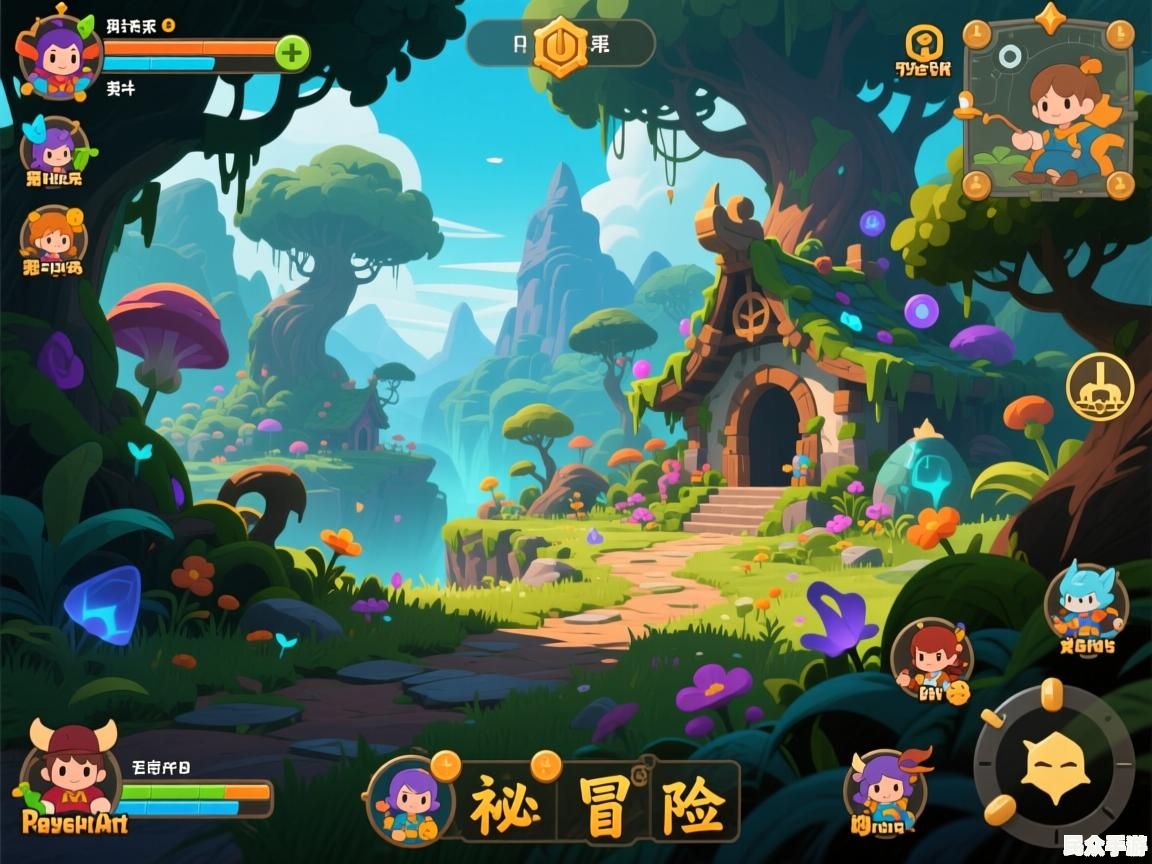Tap the green plus button beside health bar
This screenshot has height=864, width=1152.
pos(291,53)
